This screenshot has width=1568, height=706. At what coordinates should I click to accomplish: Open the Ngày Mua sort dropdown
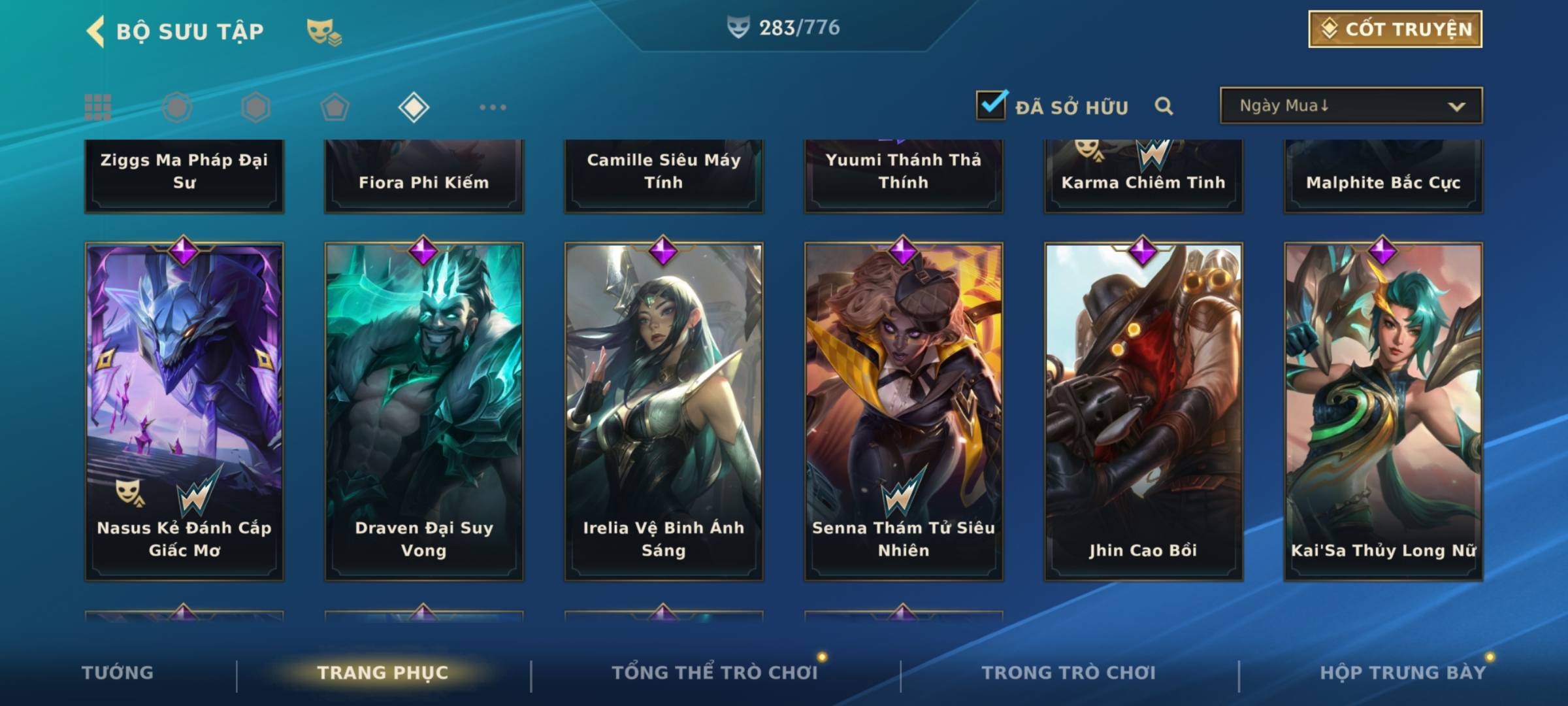click(x=1350, y=106)
